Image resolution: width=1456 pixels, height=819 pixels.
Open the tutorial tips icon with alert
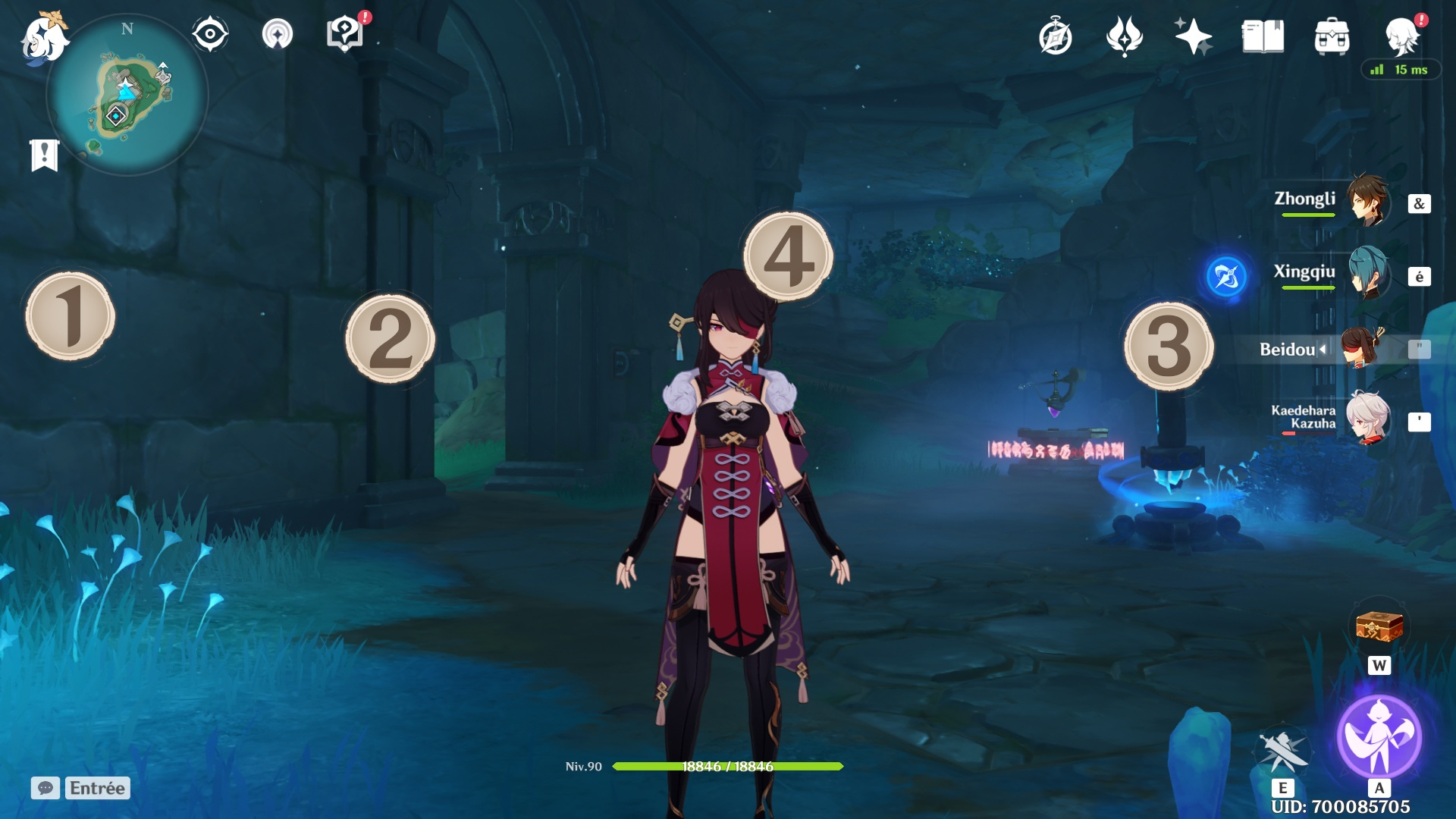(x=345, y=34)
